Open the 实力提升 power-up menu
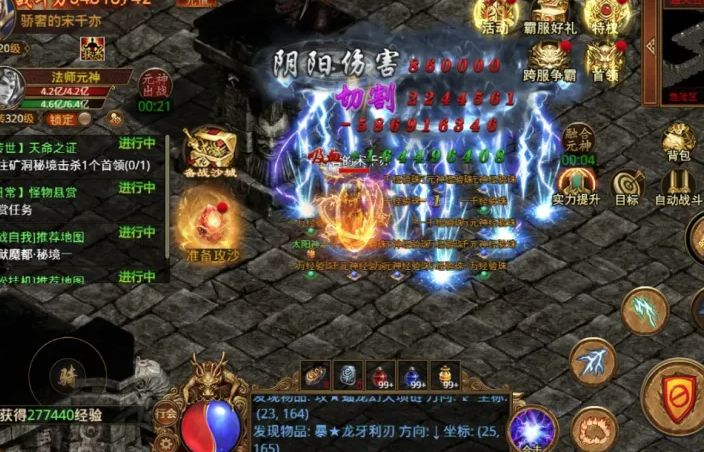Viewport: 704px width, 452px height. pos(578,186)
